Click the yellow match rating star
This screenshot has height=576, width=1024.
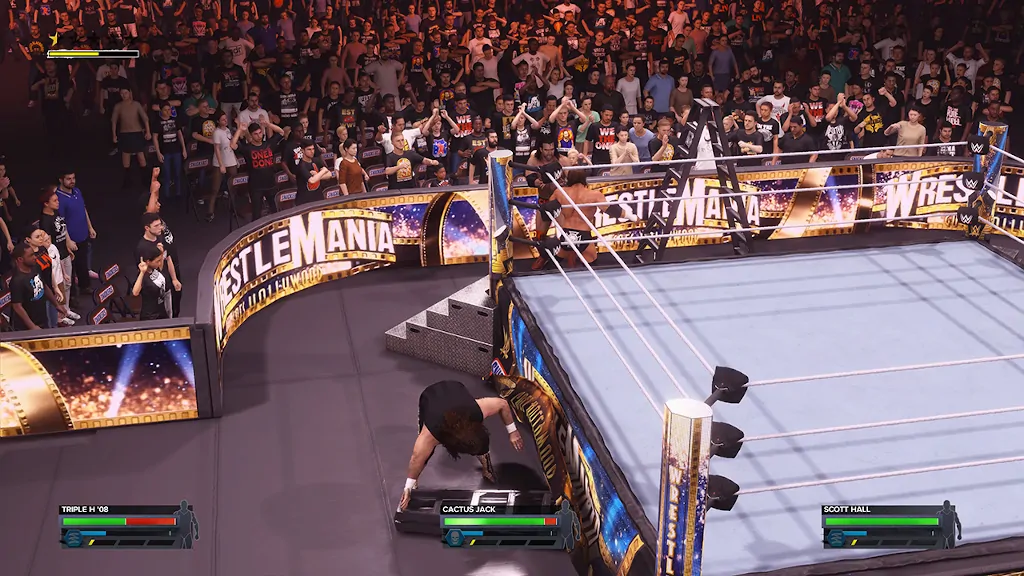click(52, 40)
